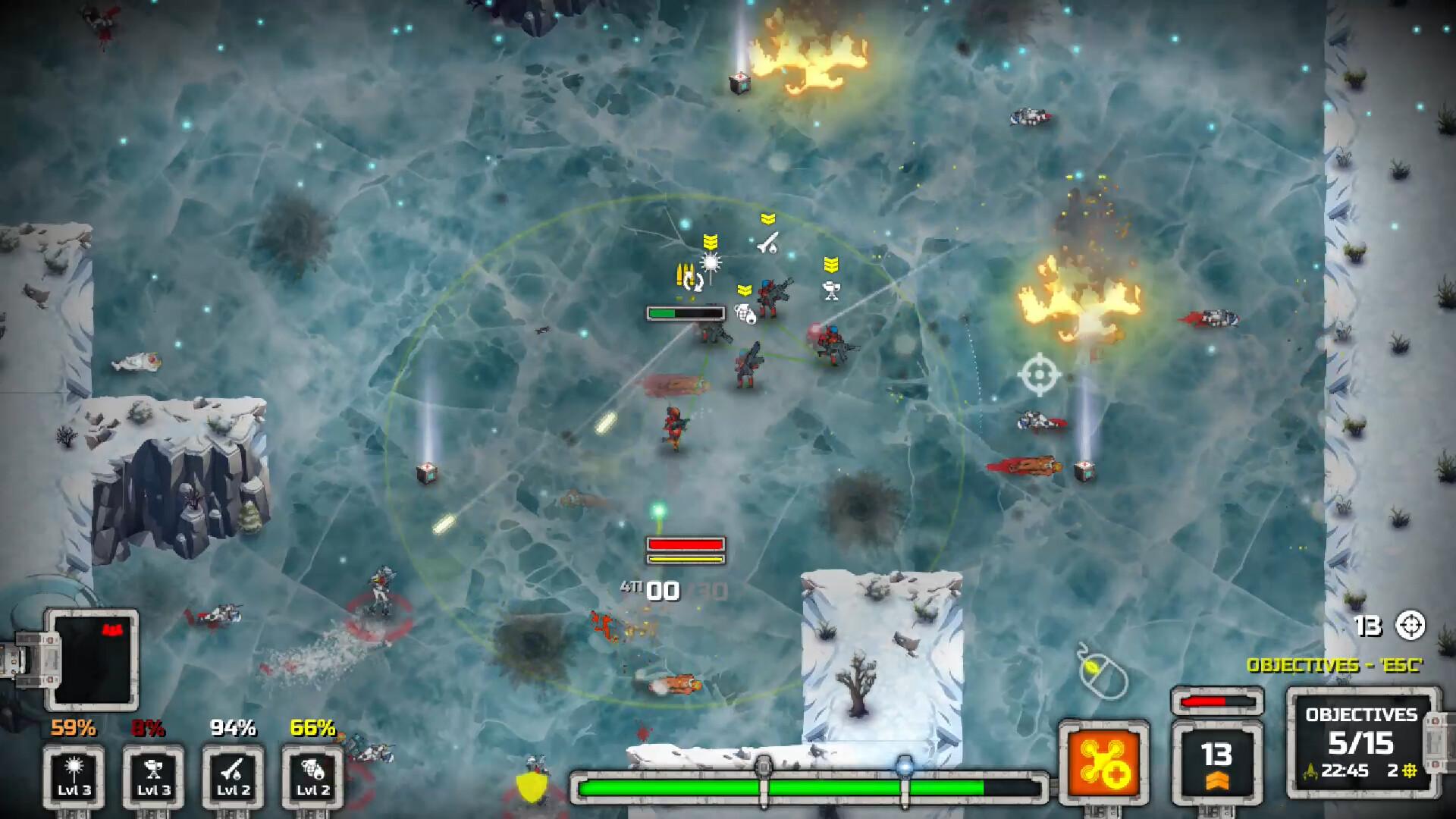Toggle the red enemy blip on the minimap
Viewport: 1456px width, 819px height.
point(114,628)
